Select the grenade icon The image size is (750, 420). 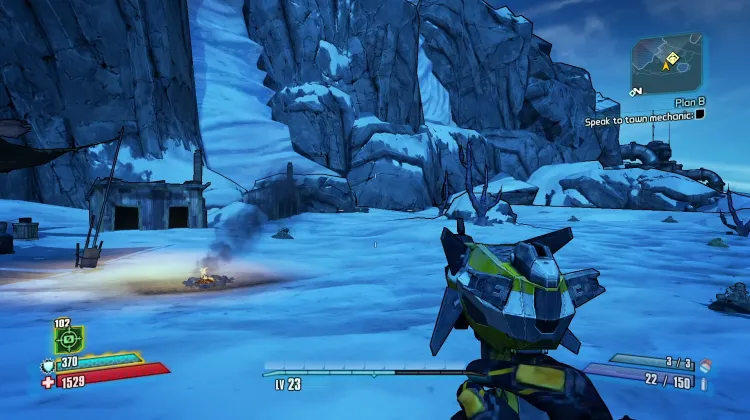tap(704, 364)
